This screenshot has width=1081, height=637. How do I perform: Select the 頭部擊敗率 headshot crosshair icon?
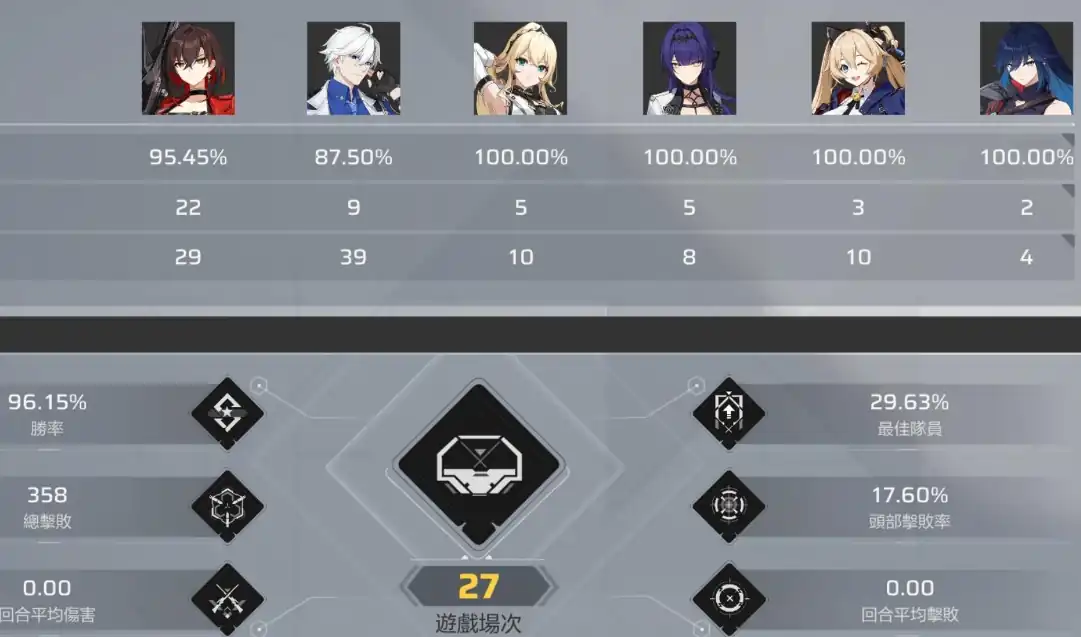pyautogui.click(x=728, y=506)
